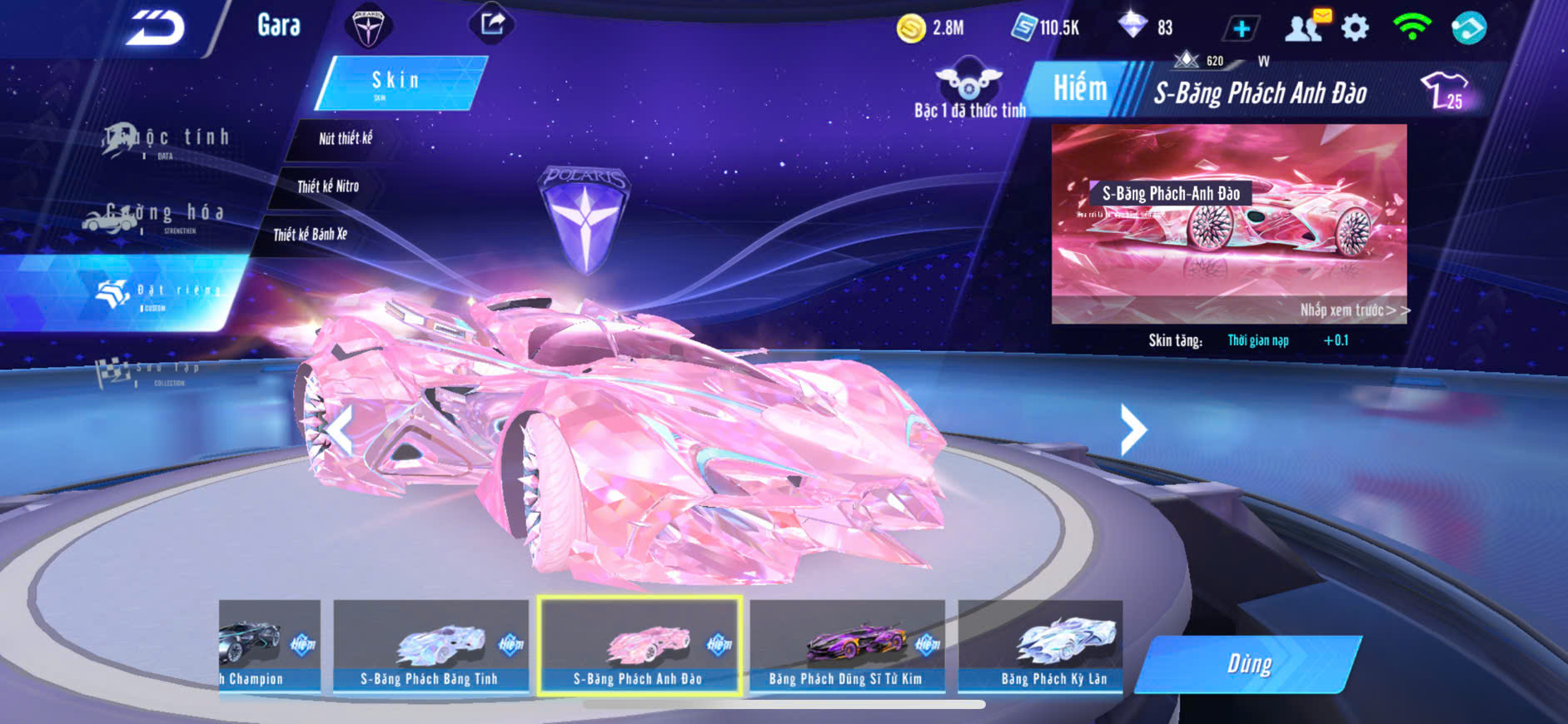Go back using the return arrow
The height and width of the screenshot is (724, 1568).
tap(155, 28)
